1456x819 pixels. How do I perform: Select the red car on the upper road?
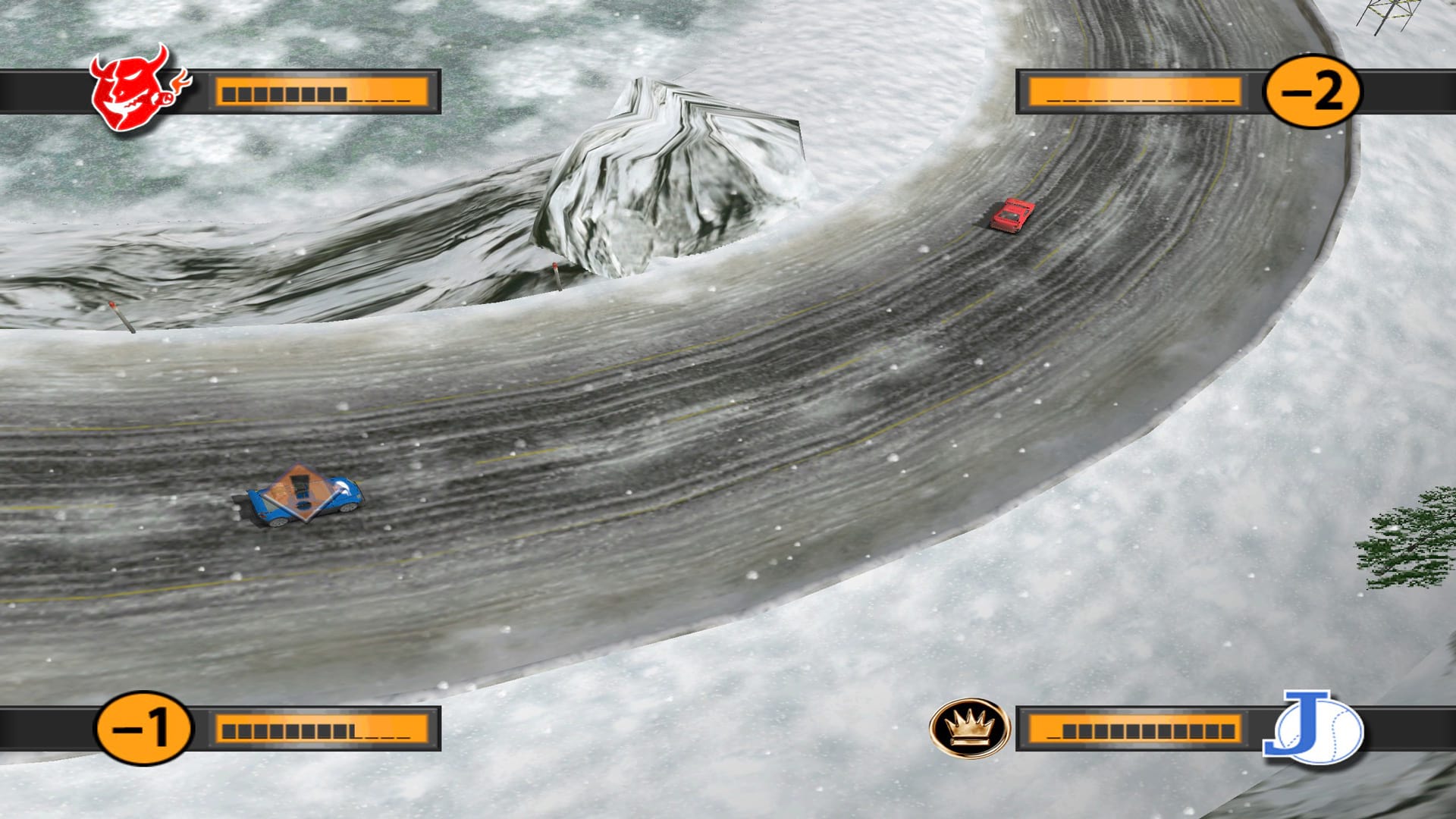[x=1011, y=215]
